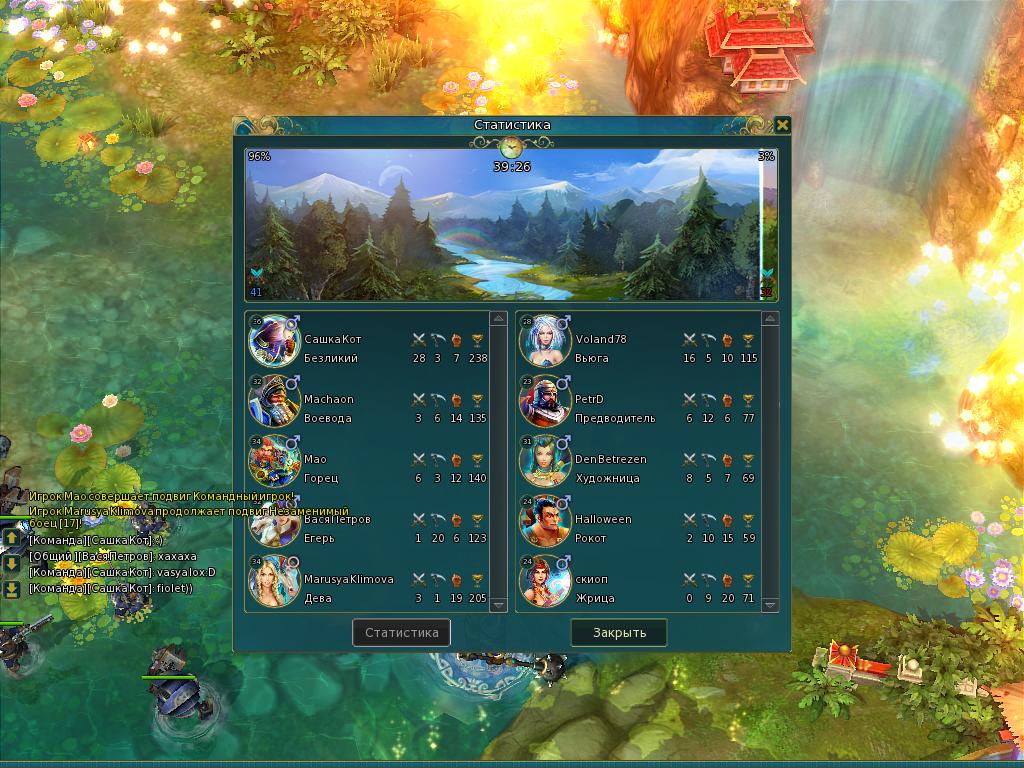Select MarusyaKlimova's Дева portrait
Screen dimensions: 1024x768
273,581
